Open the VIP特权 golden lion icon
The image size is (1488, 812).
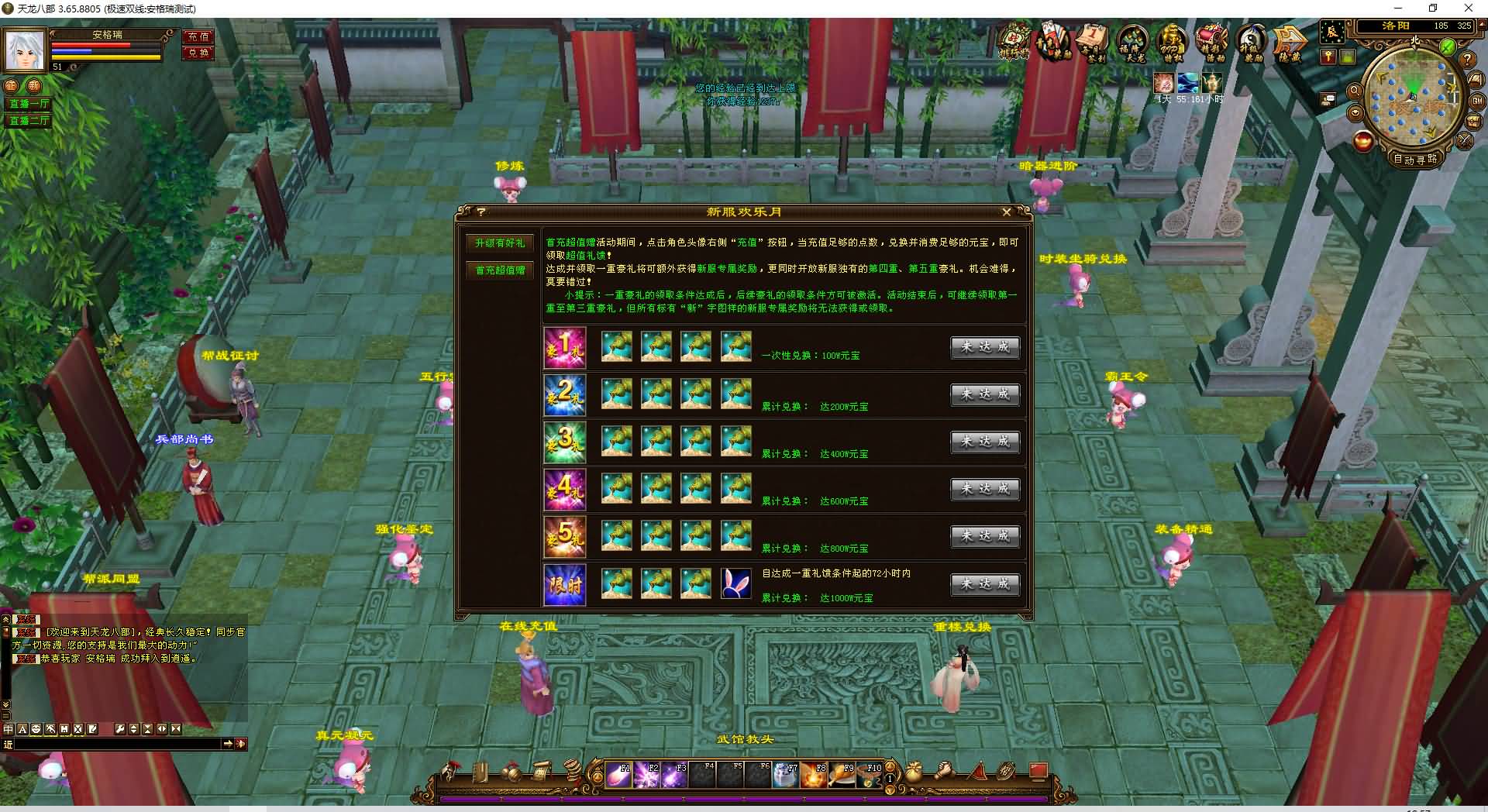pos(1173,43)
